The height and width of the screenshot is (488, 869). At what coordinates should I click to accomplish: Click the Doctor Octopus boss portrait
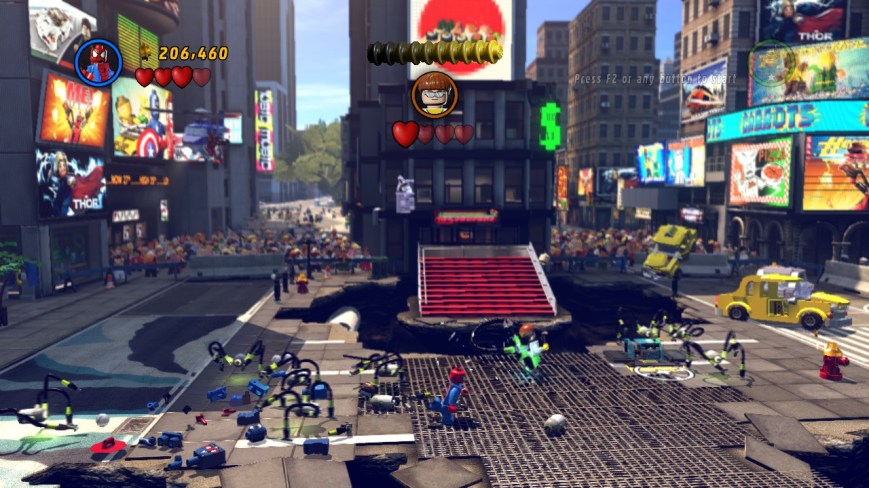[435, 95]
